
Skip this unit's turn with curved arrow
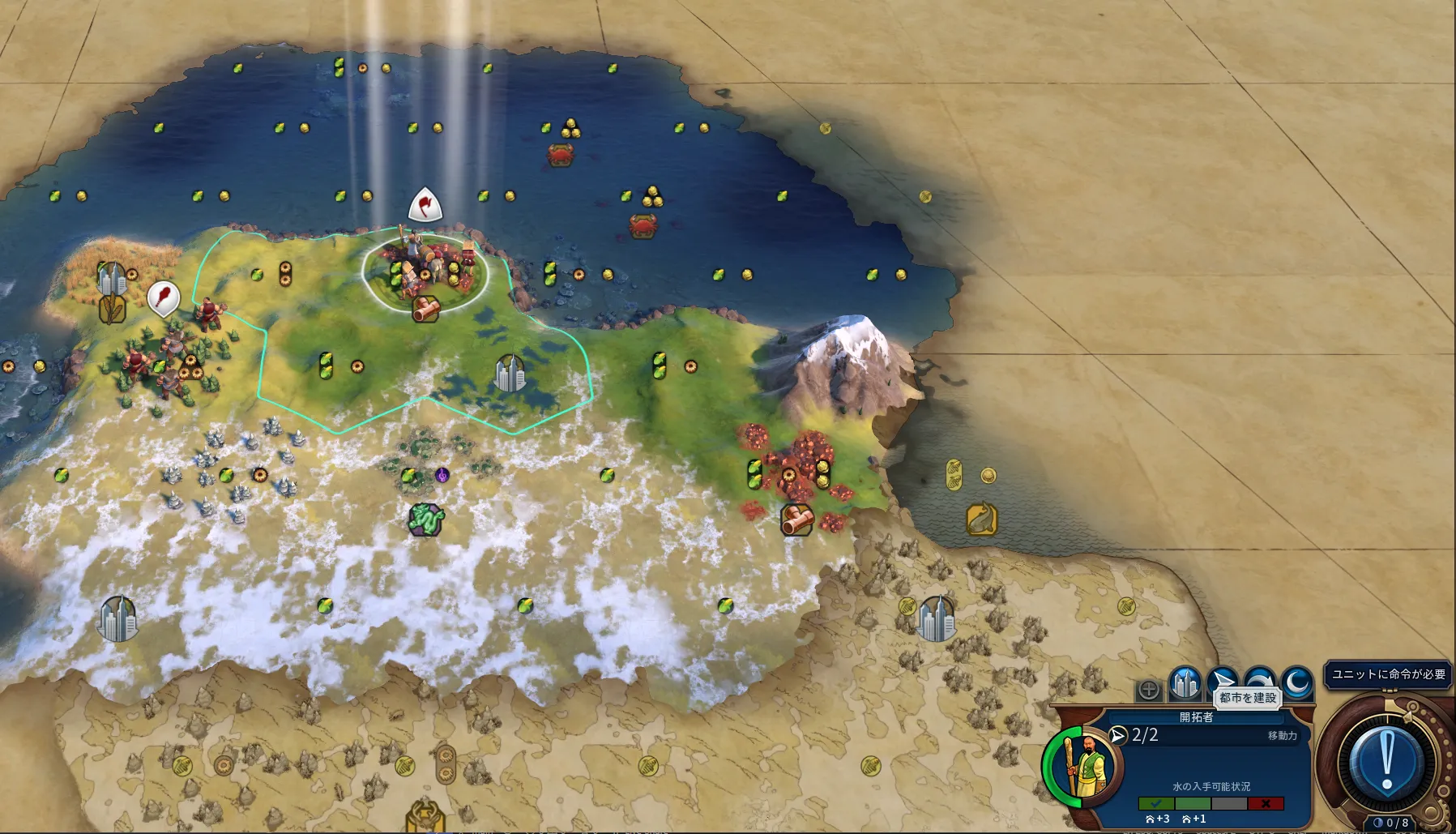1259,682
